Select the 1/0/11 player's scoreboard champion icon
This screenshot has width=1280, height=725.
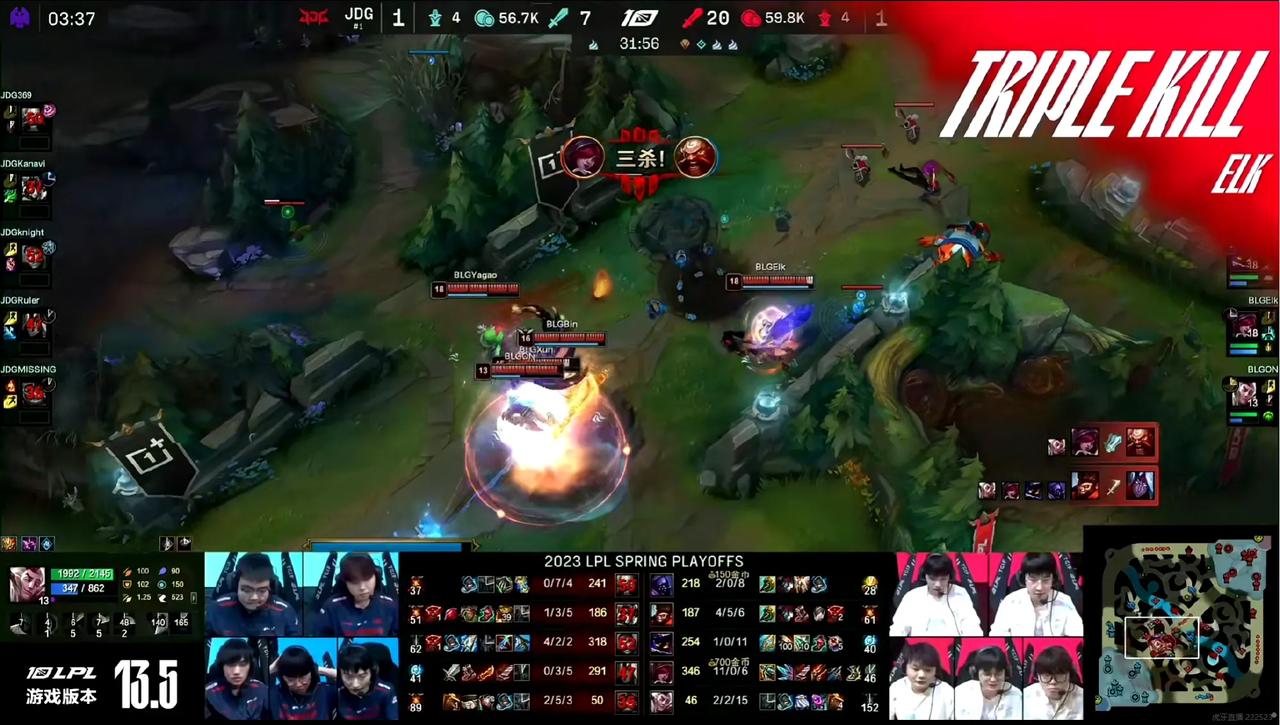[662, 642]
